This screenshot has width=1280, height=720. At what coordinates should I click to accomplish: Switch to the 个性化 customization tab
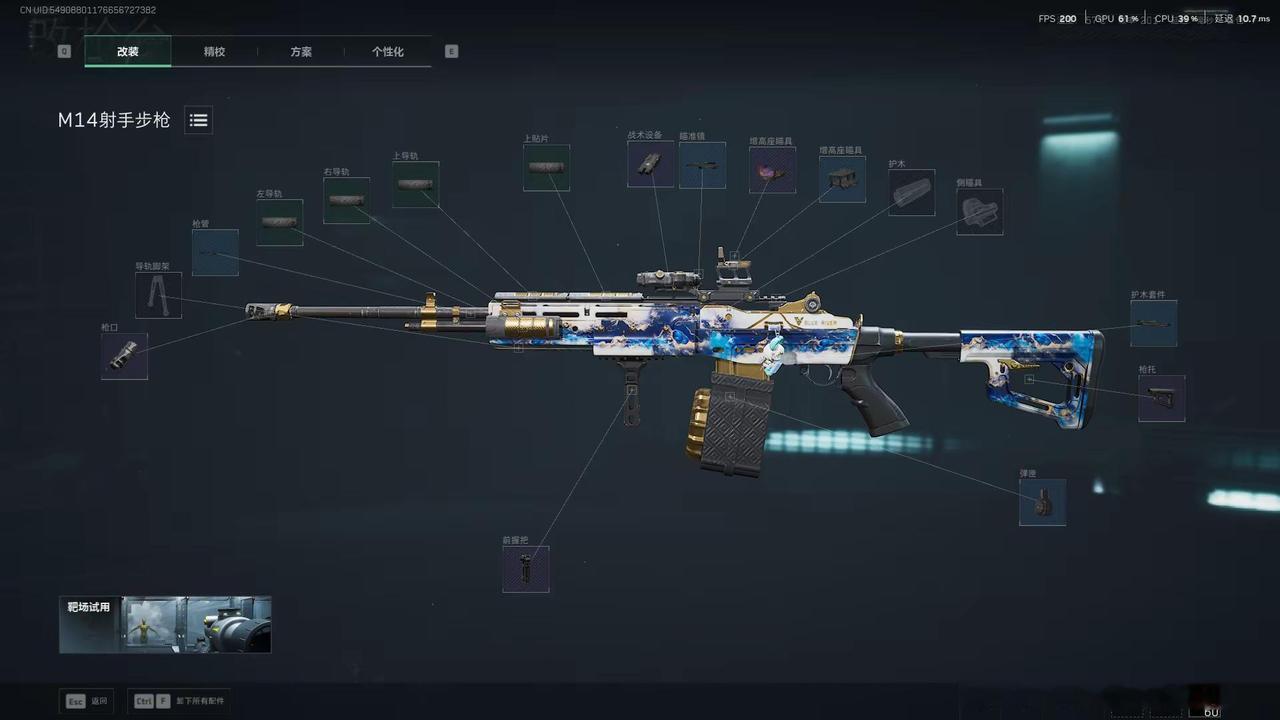pos(389,51)
